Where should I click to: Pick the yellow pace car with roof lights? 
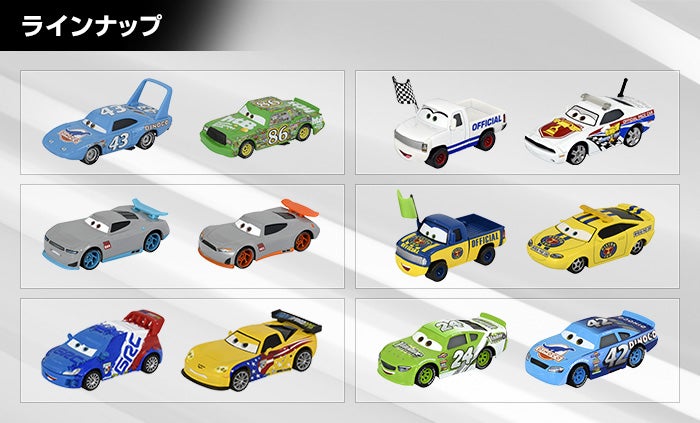point(591,242)
